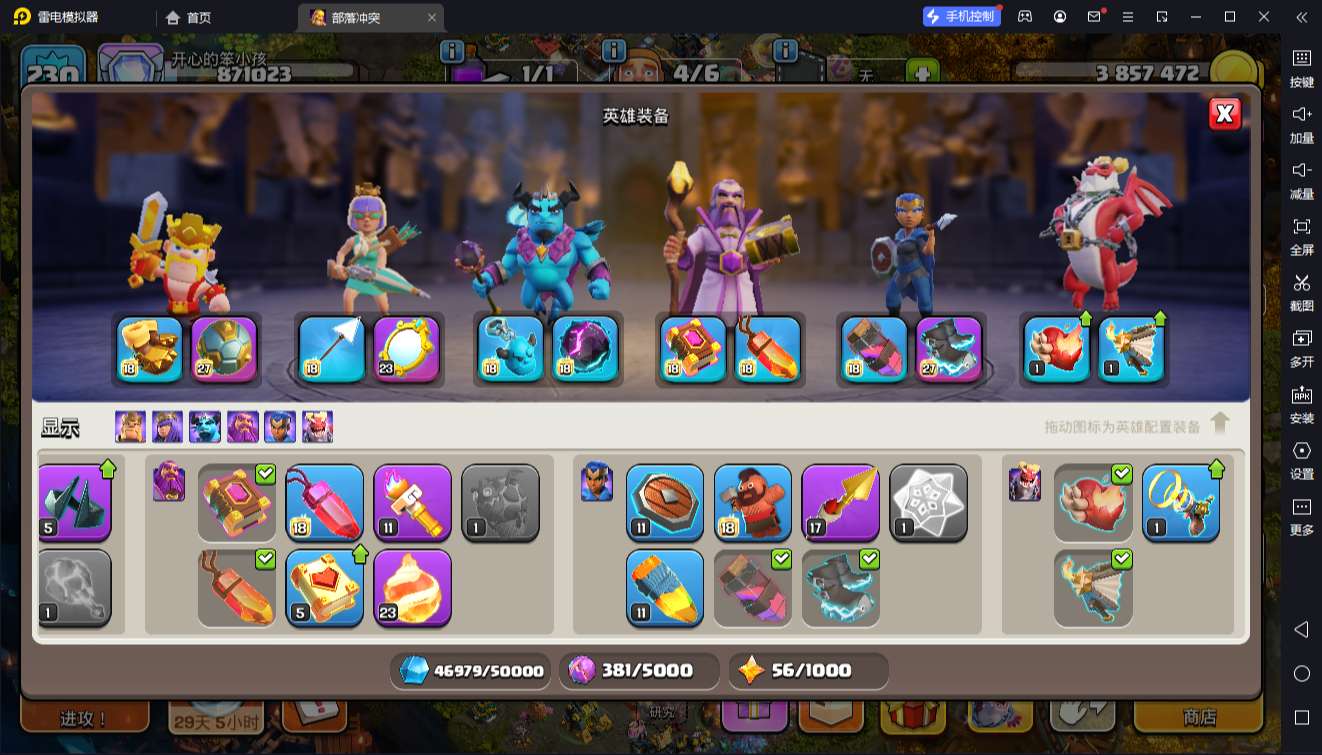Select the Giant Gauntlet equipped slot
This screenshot has height=755, width=1322.
[150, 349]
